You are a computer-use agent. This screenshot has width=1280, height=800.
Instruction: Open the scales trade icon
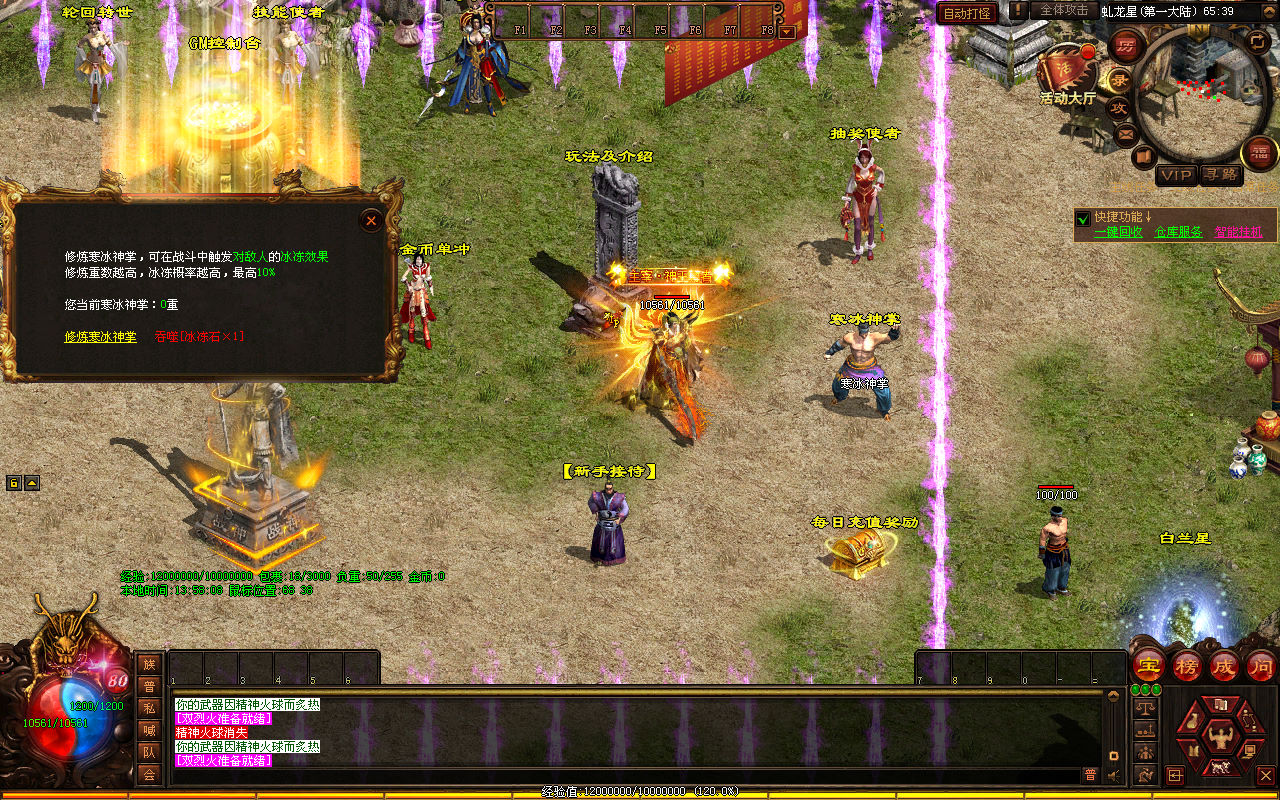coord(1144,708)
